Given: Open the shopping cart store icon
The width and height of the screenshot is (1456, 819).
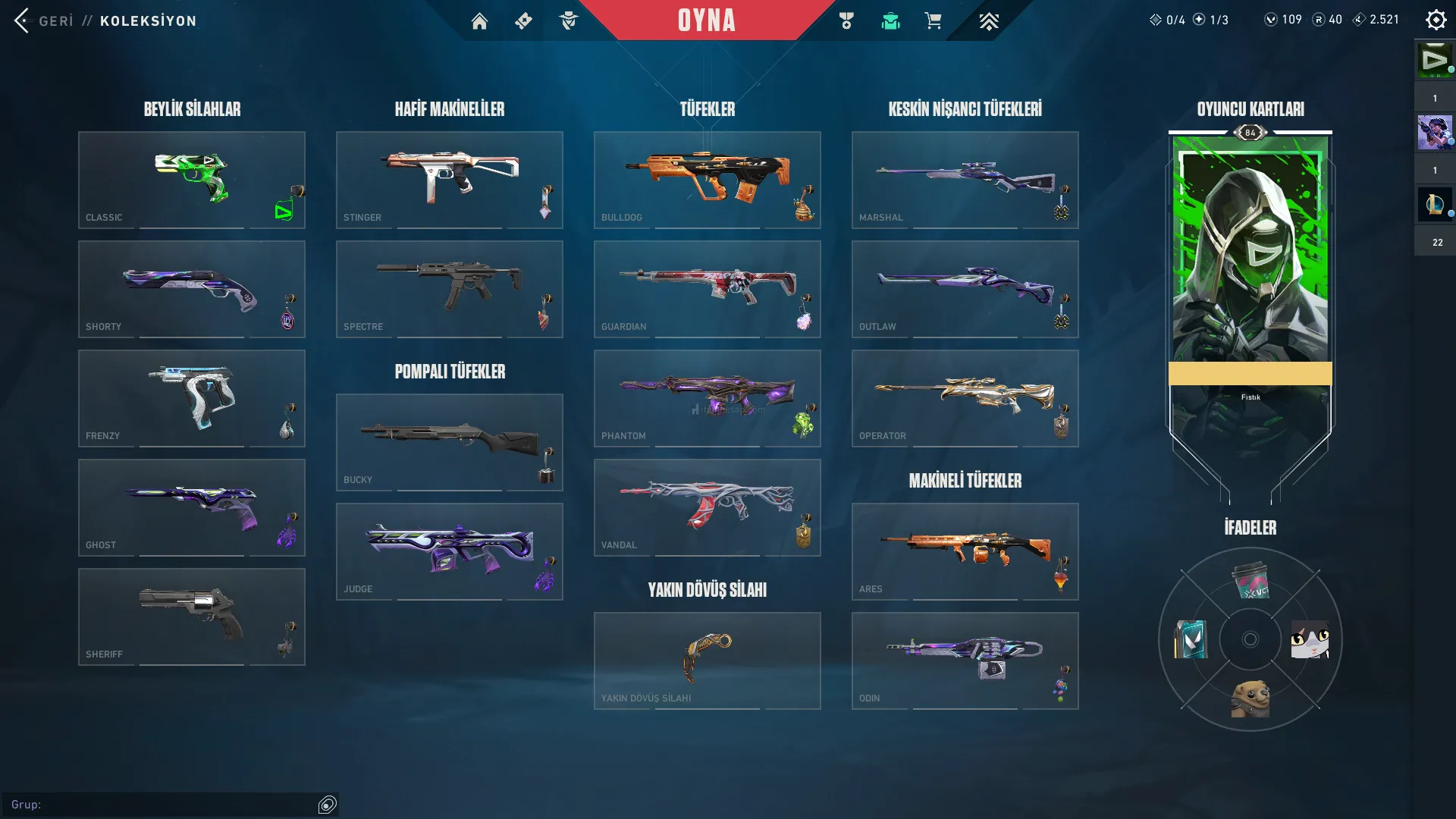Looking at the screenshot, I should [933, 21].
